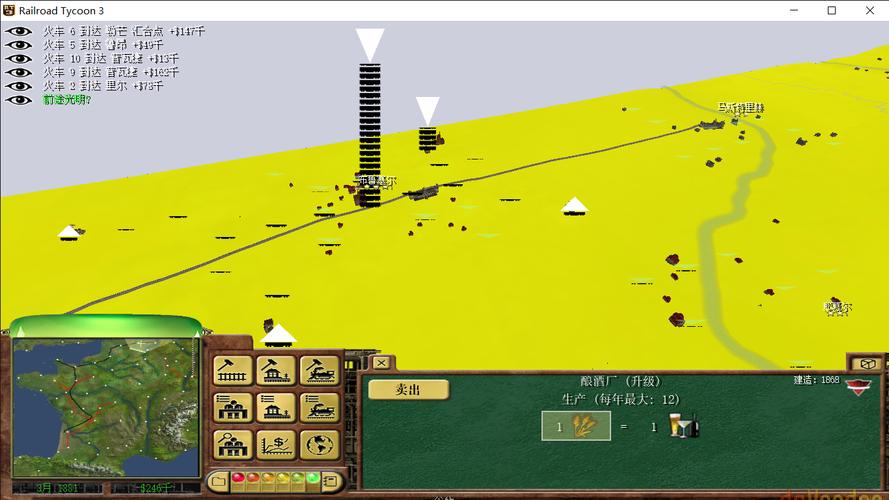
Task: Maximize the Railroad Tycoon 3 window
Action: 831,10
